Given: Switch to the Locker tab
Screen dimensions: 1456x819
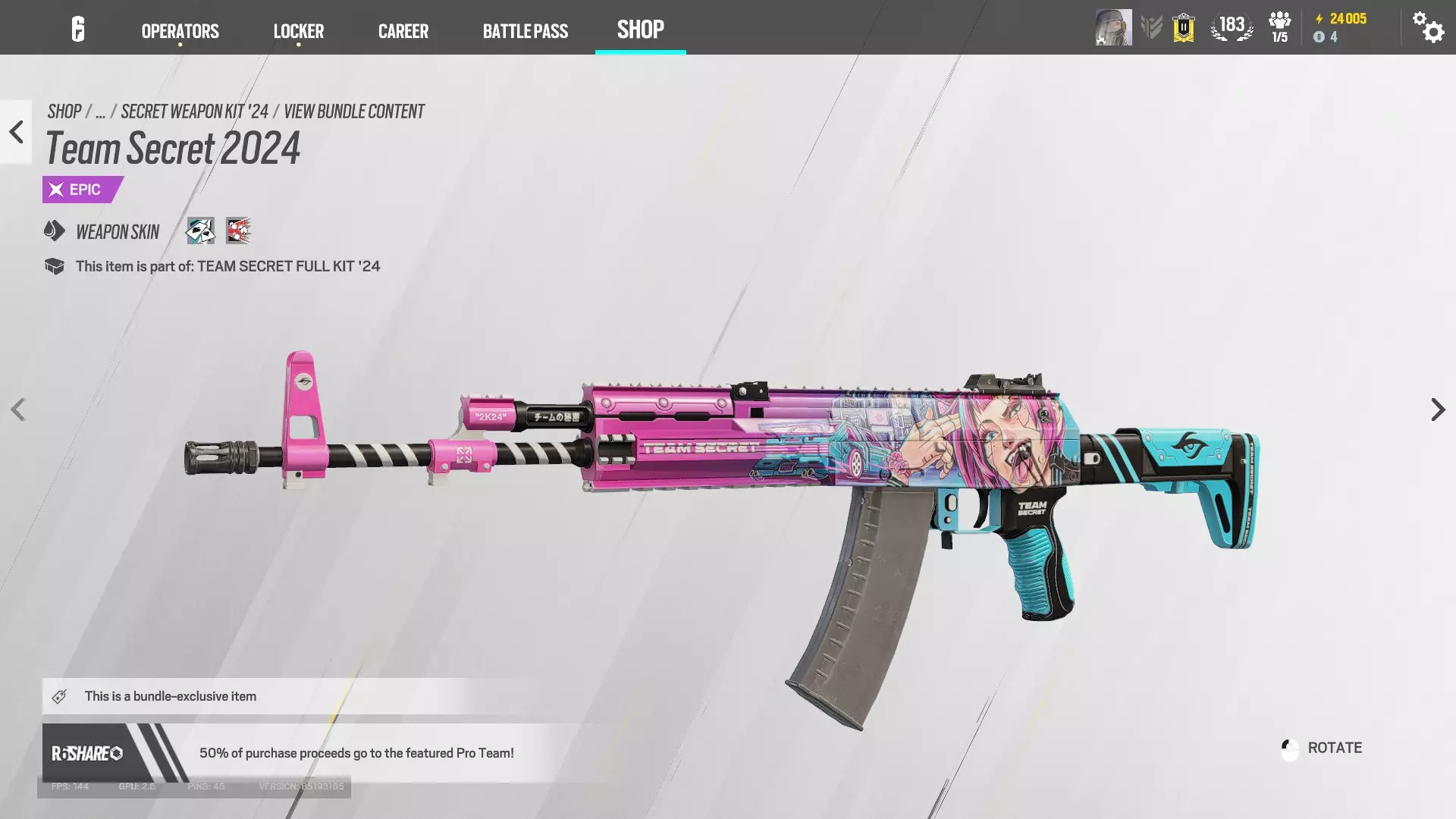Looking at the screenshot, I should click(298, 31).
